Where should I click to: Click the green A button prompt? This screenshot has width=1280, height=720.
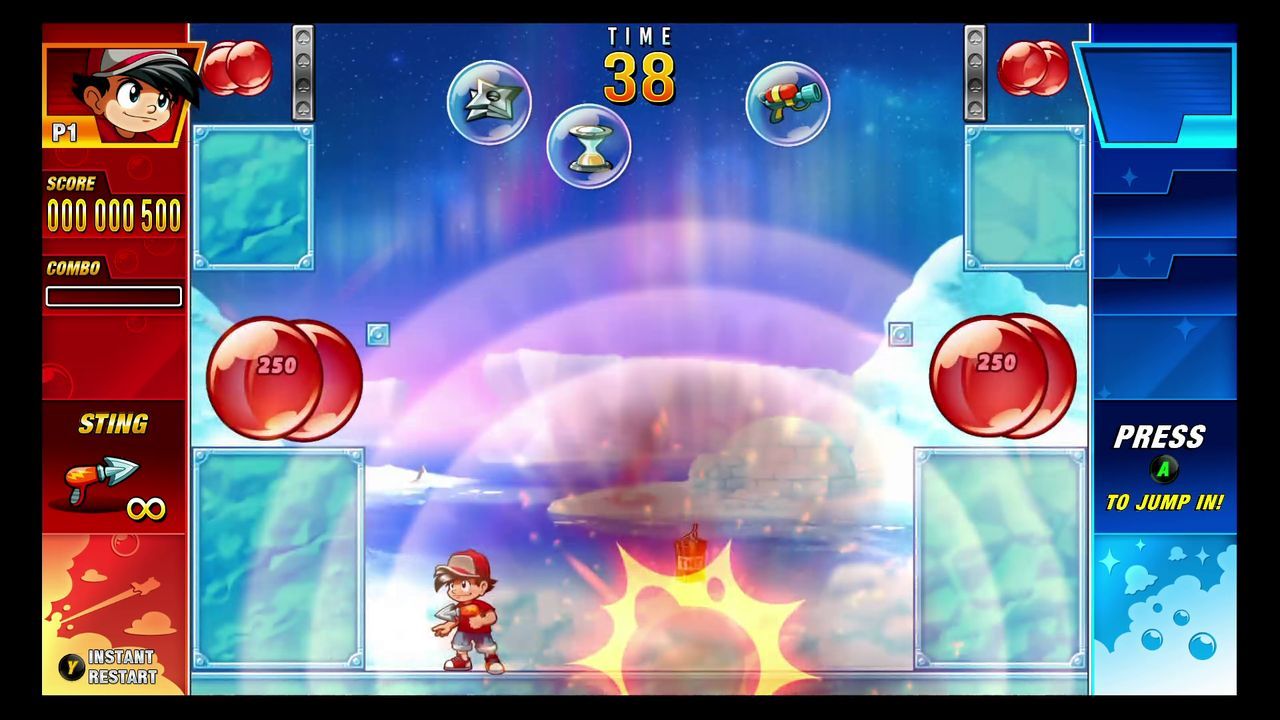tap(1163, 467)
